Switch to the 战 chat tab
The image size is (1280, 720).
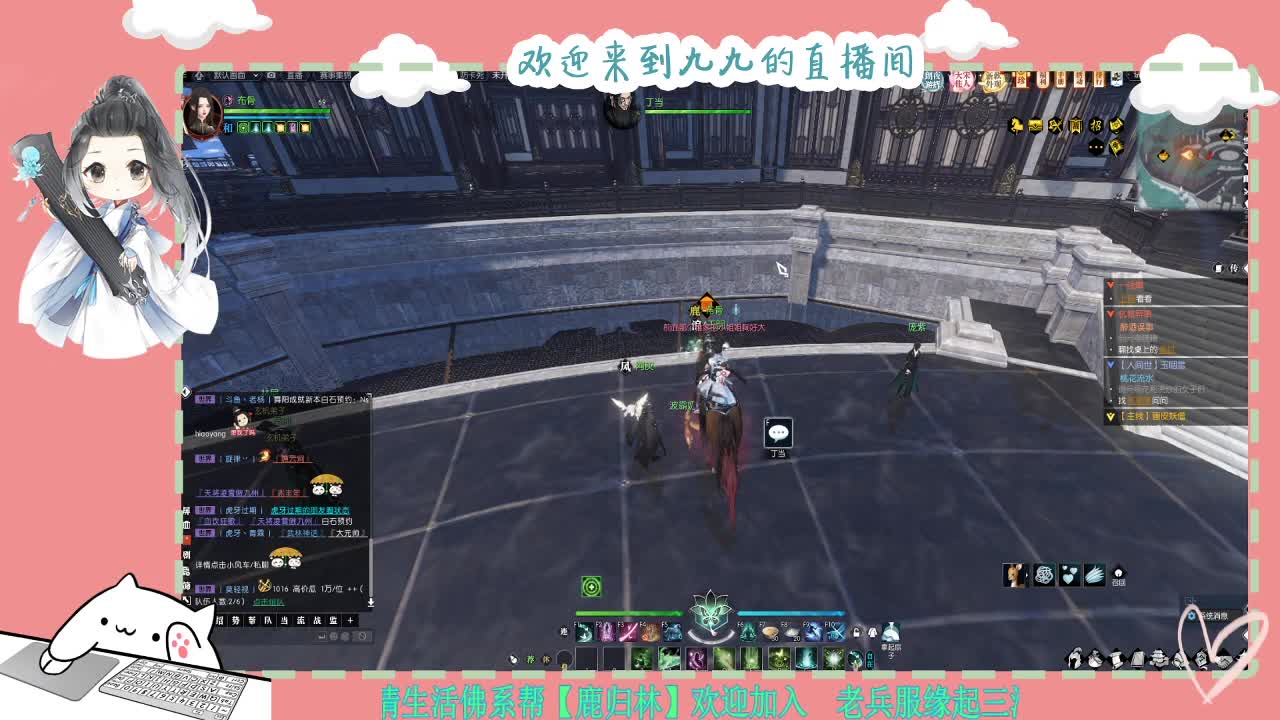[x=316, y=620]
